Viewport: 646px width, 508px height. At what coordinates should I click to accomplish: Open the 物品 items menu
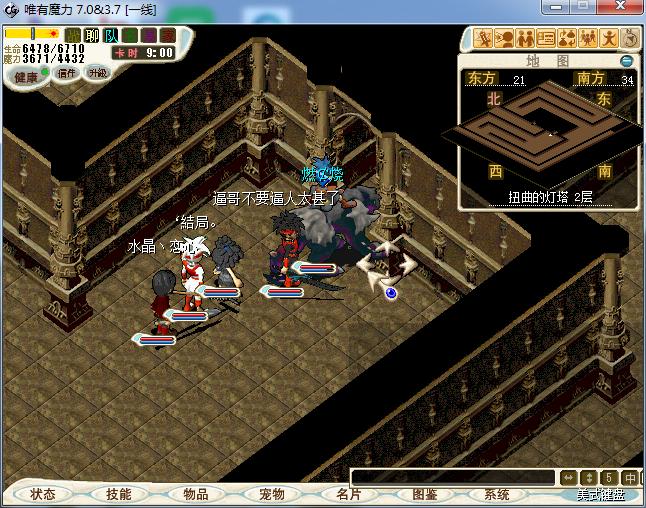click(x=195, y=494)
